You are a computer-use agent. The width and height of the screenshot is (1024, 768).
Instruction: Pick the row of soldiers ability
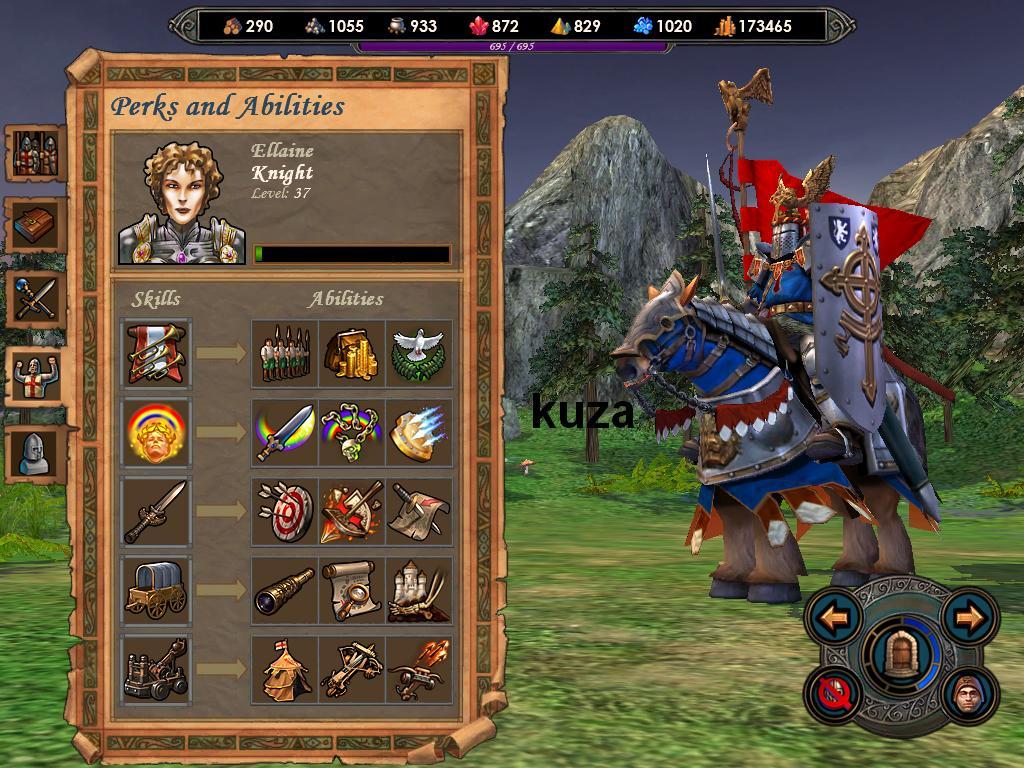pyautogui.click(x=284, y=353)
